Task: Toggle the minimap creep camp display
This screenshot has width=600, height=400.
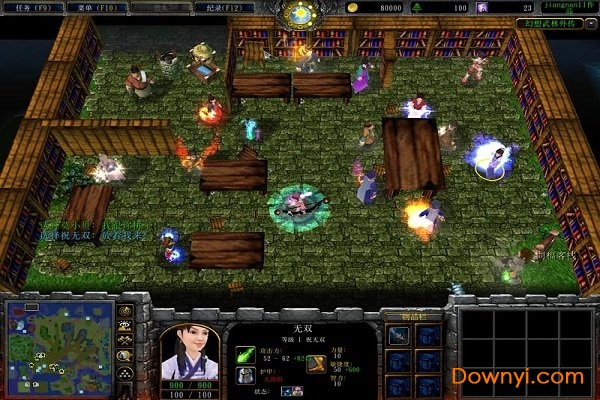Action: (125, 355)
